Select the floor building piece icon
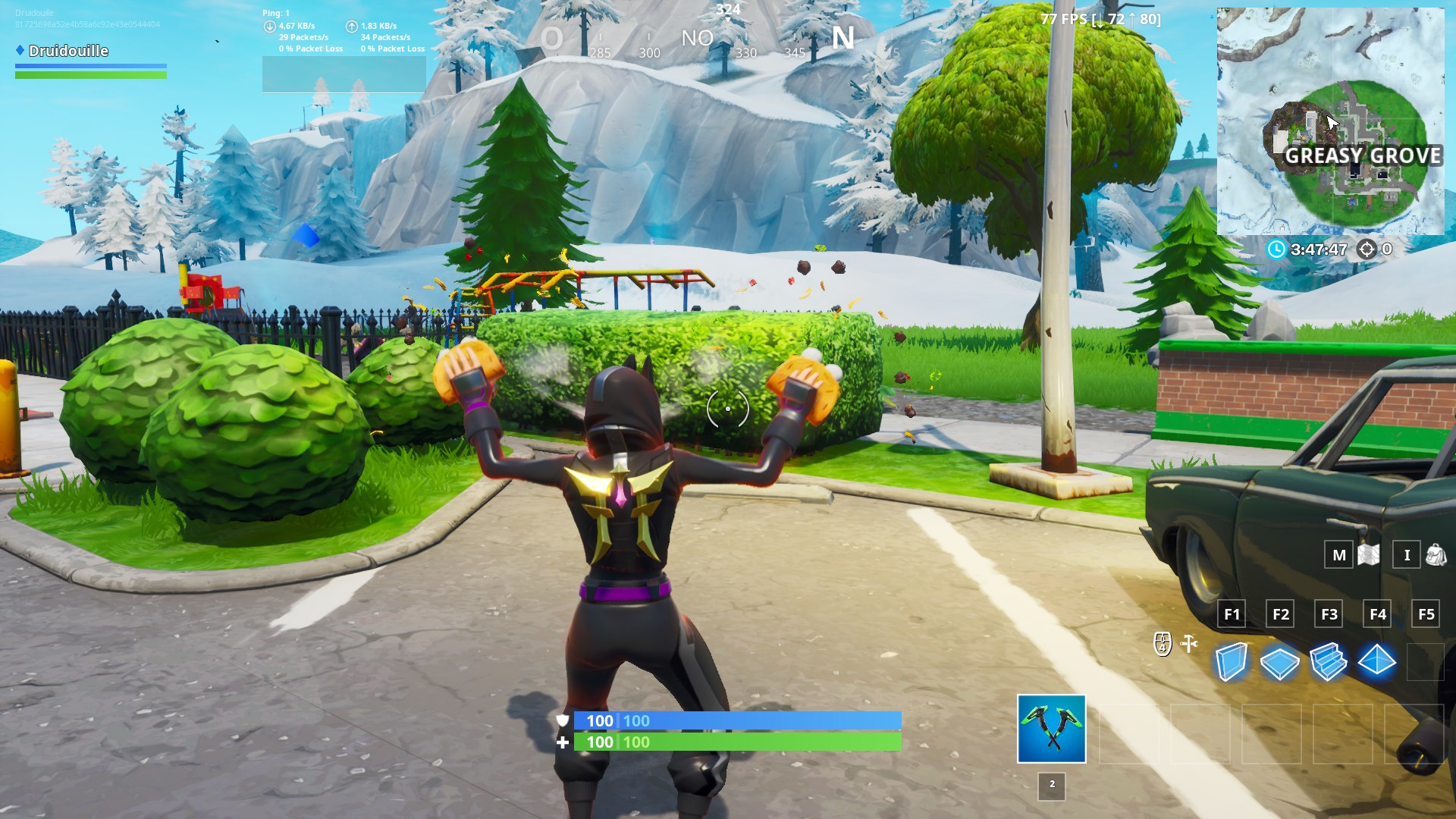Screen dimensions: 1456x819 pos(1281,664)
